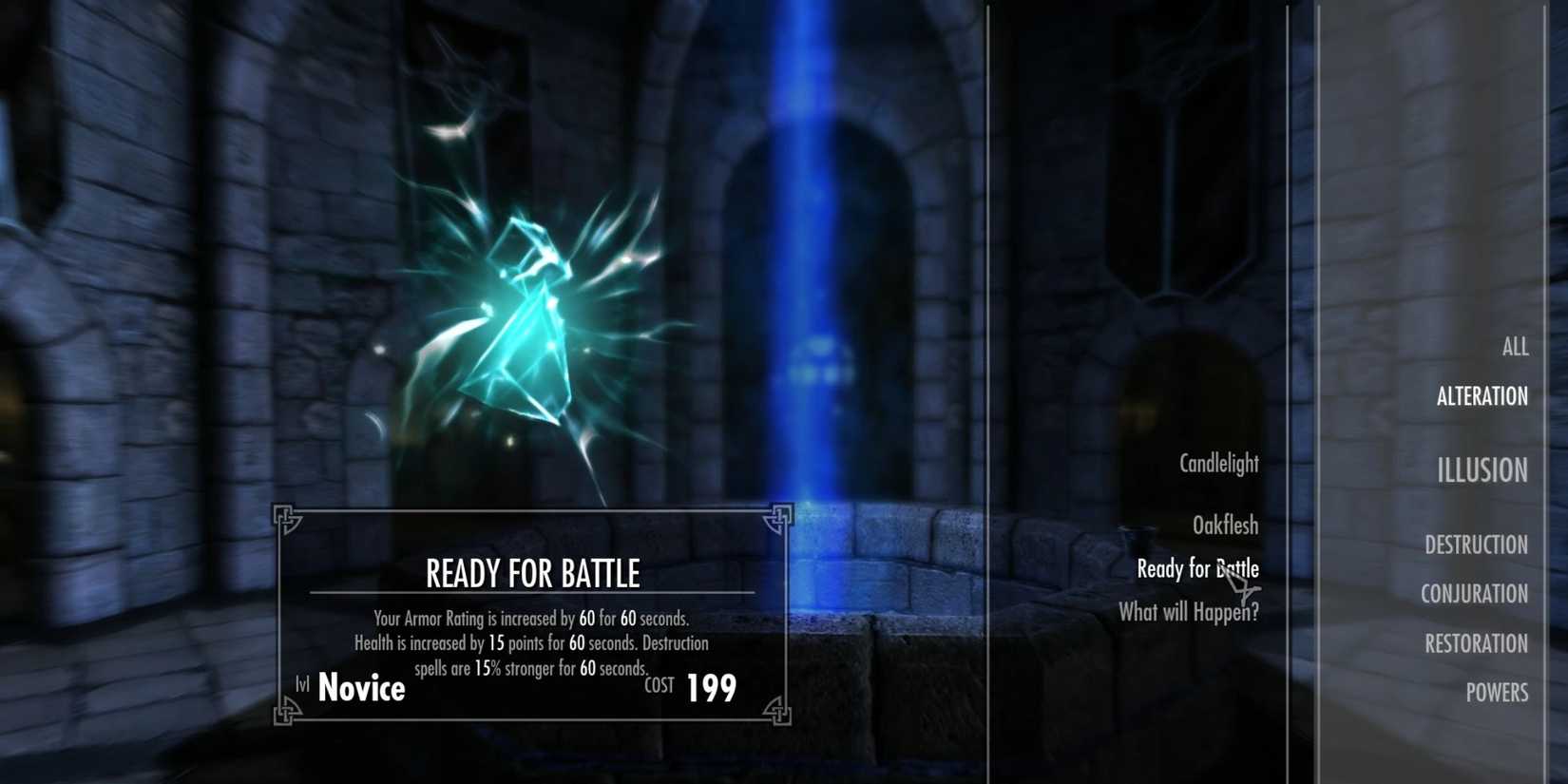Open the Powers category
The width and height of the screenshot is (1568, 784).
pyautogui.click(x=1496, y=693)
